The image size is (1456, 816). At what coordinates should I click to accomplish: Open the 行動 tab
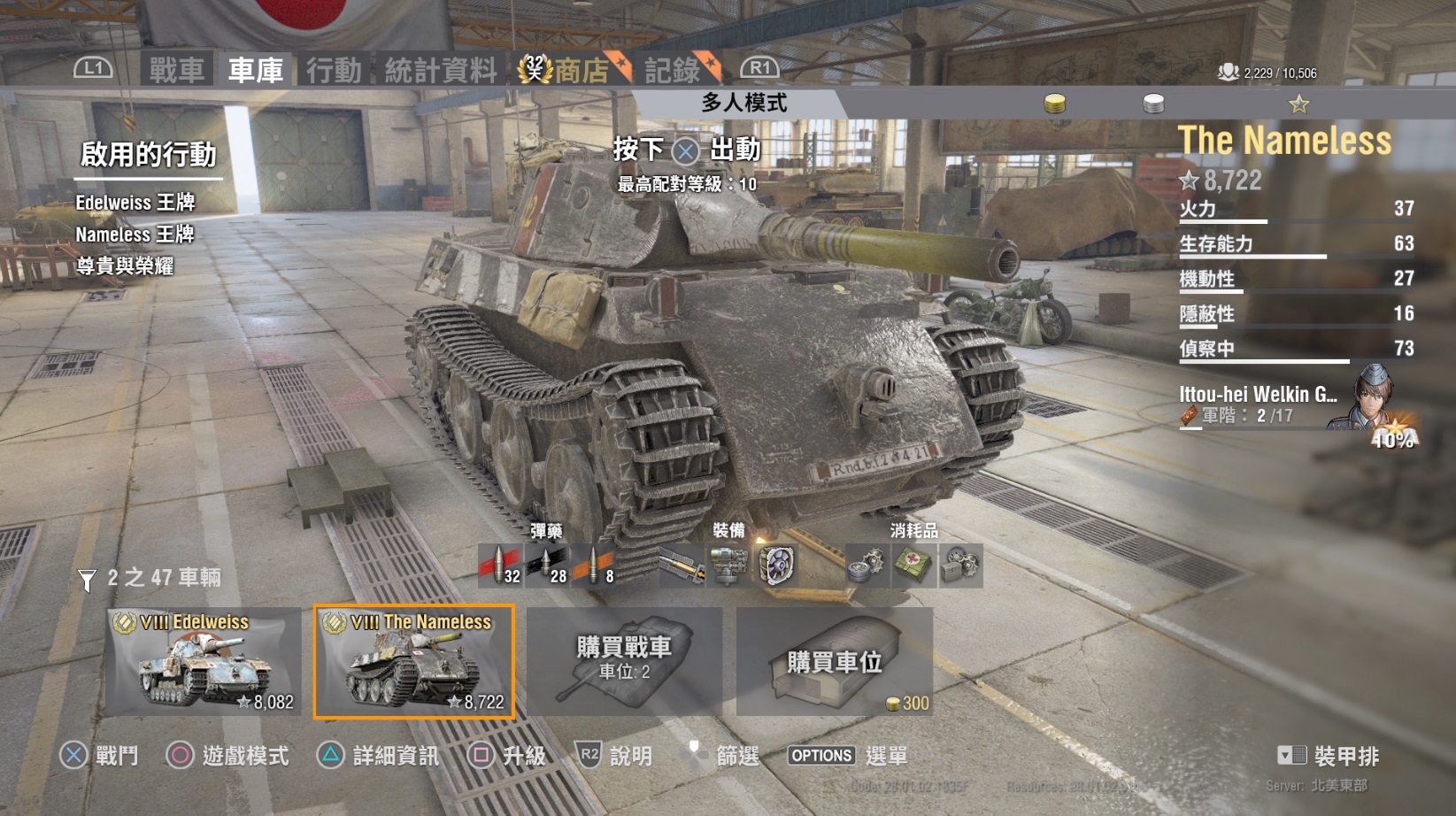334,70
